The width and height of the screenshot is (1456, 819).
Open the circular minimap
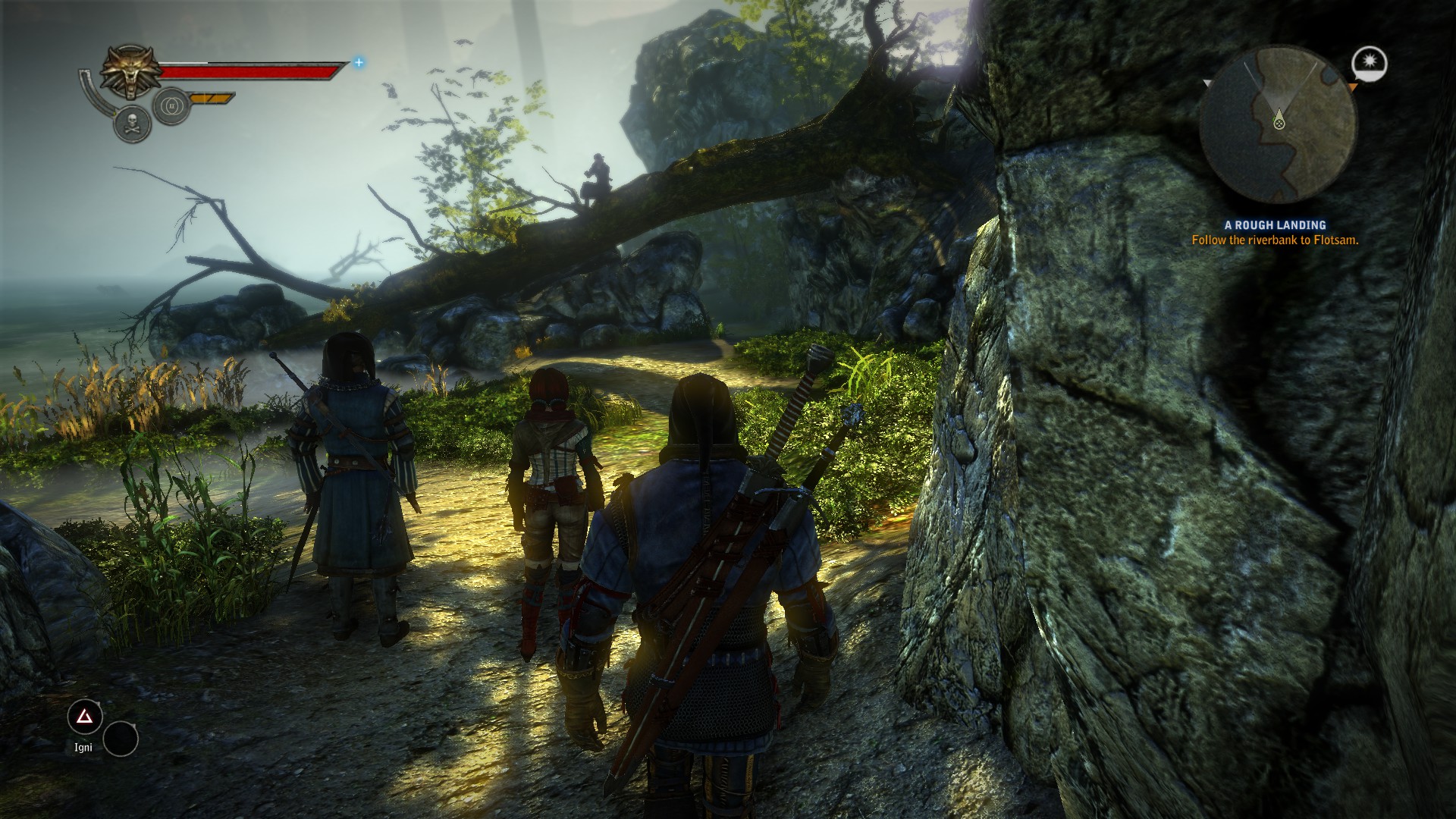tap(1278, 124)
